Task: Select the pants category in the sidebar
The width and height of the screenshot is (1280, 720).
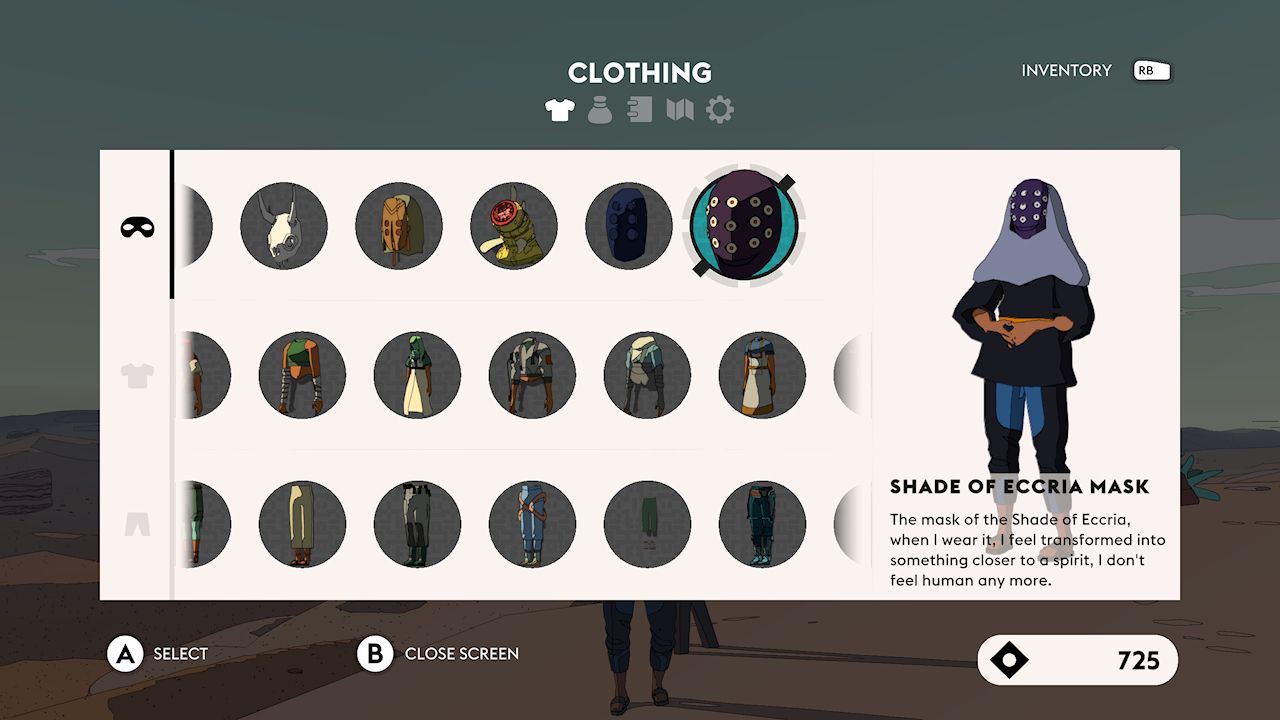Action: 137,522
